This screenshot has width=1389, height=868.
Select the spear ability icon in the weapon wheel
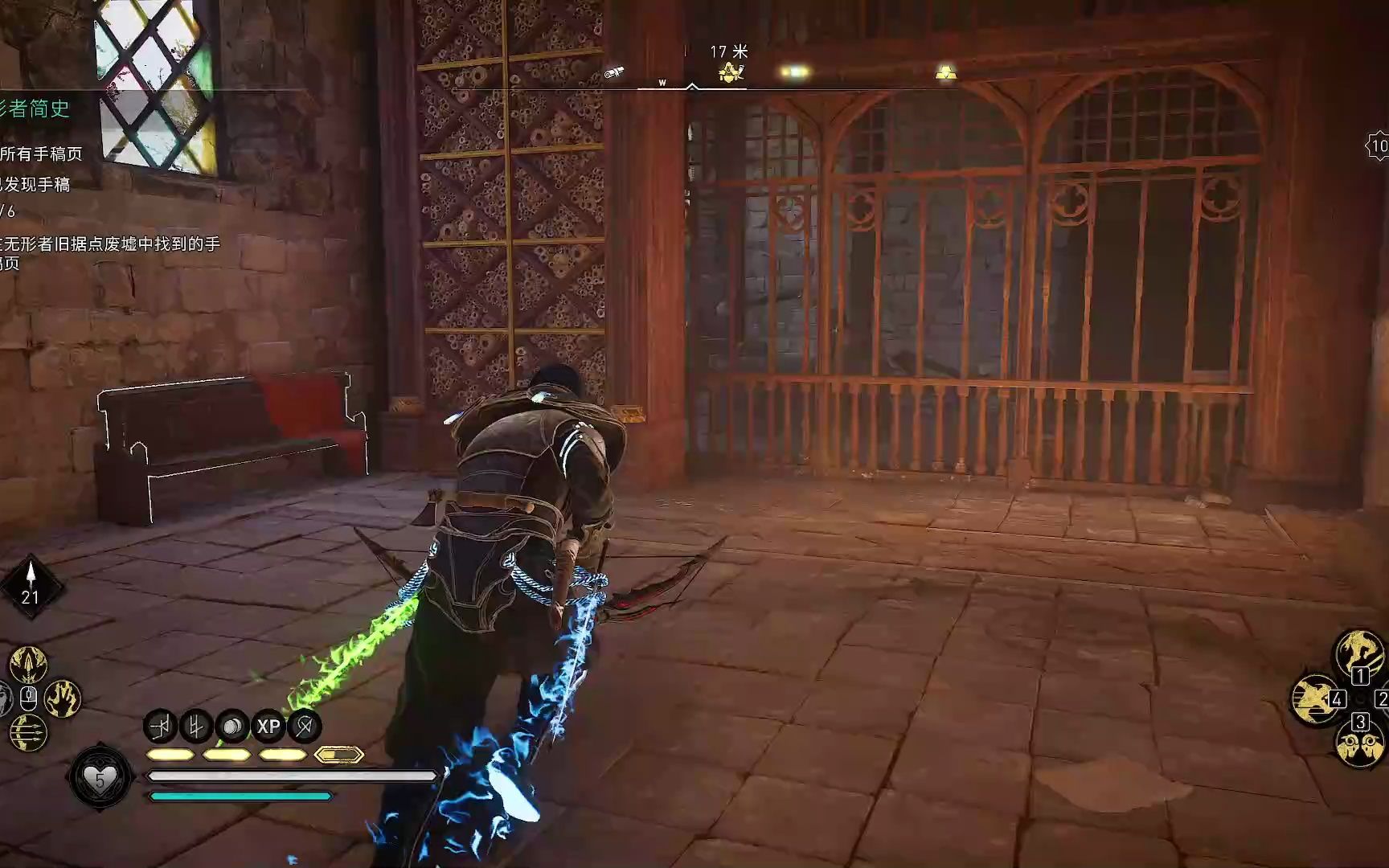click(27, 664)
